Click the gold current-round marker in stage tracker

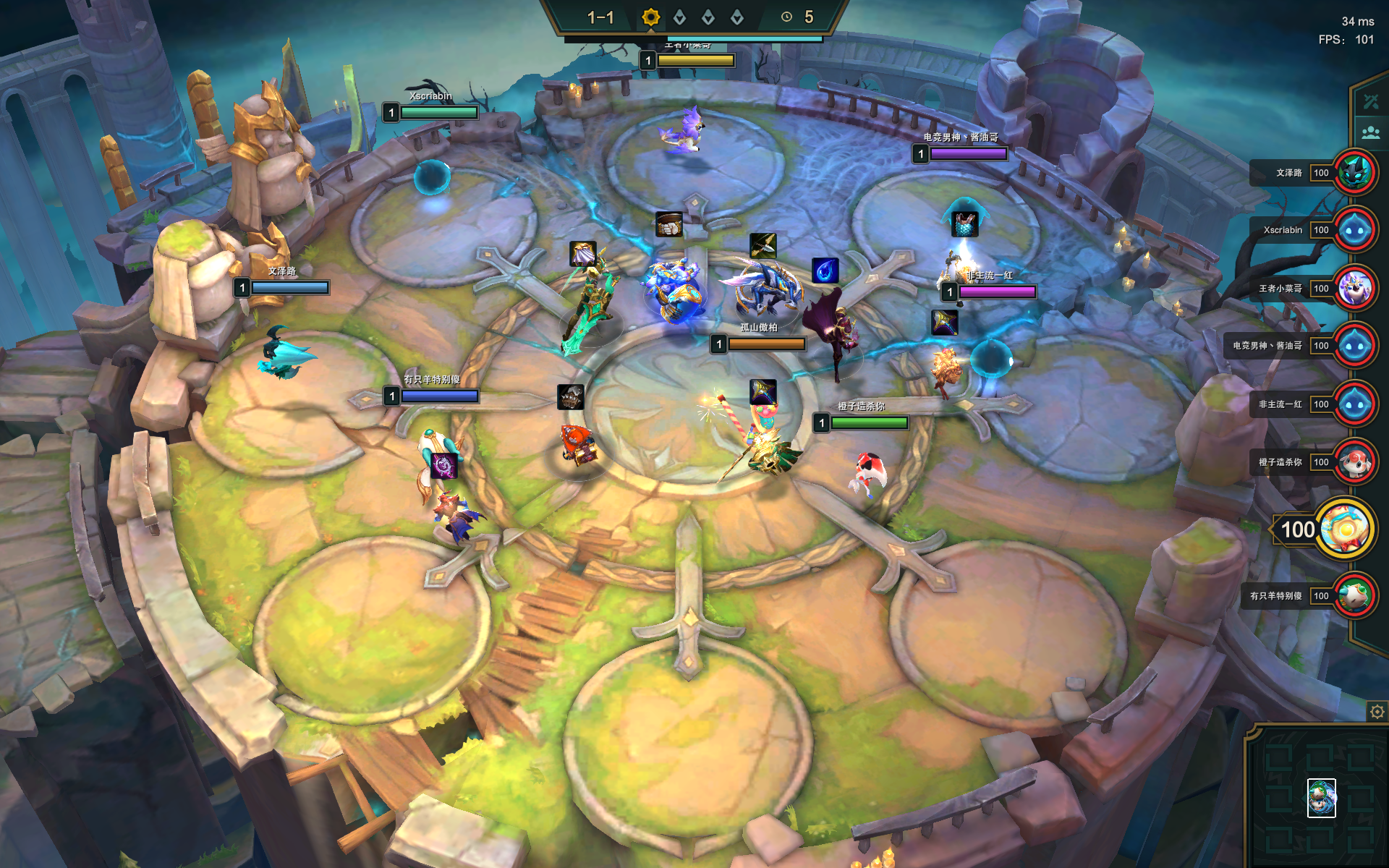pos(650,17)
